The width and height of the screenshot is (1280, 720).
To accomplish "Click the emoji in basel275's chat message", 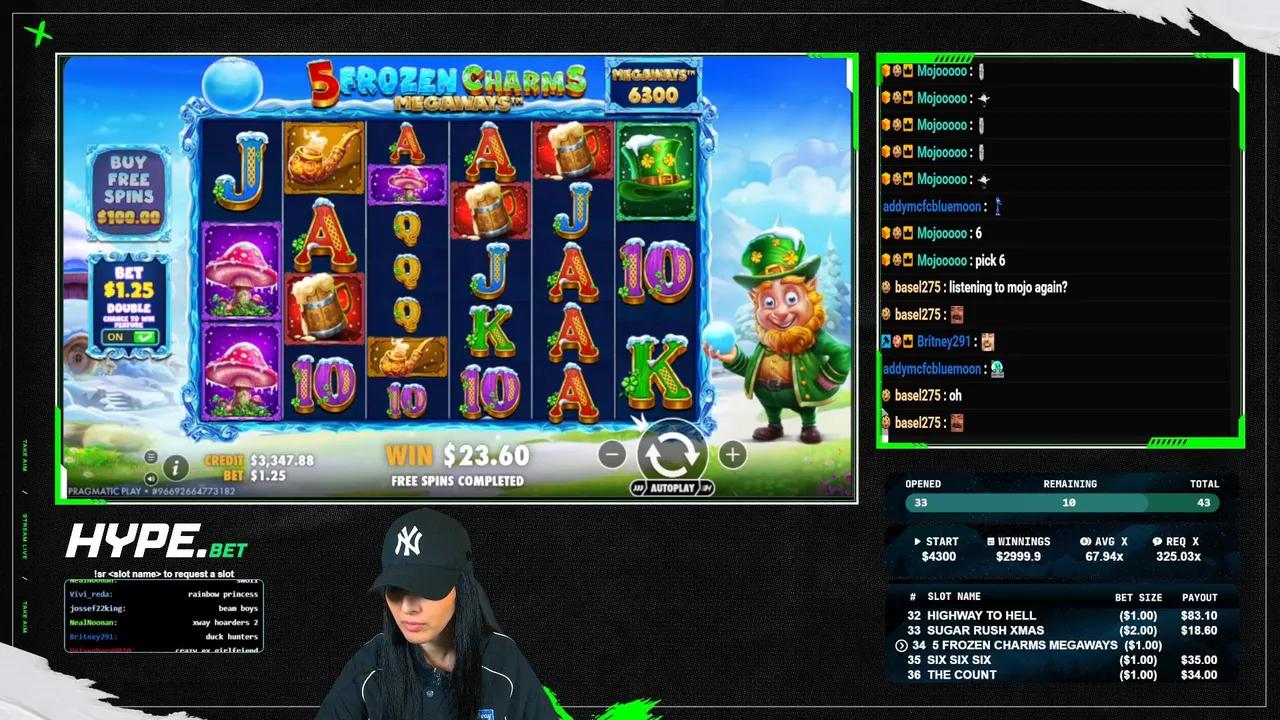I will click(x=957, y=314).
